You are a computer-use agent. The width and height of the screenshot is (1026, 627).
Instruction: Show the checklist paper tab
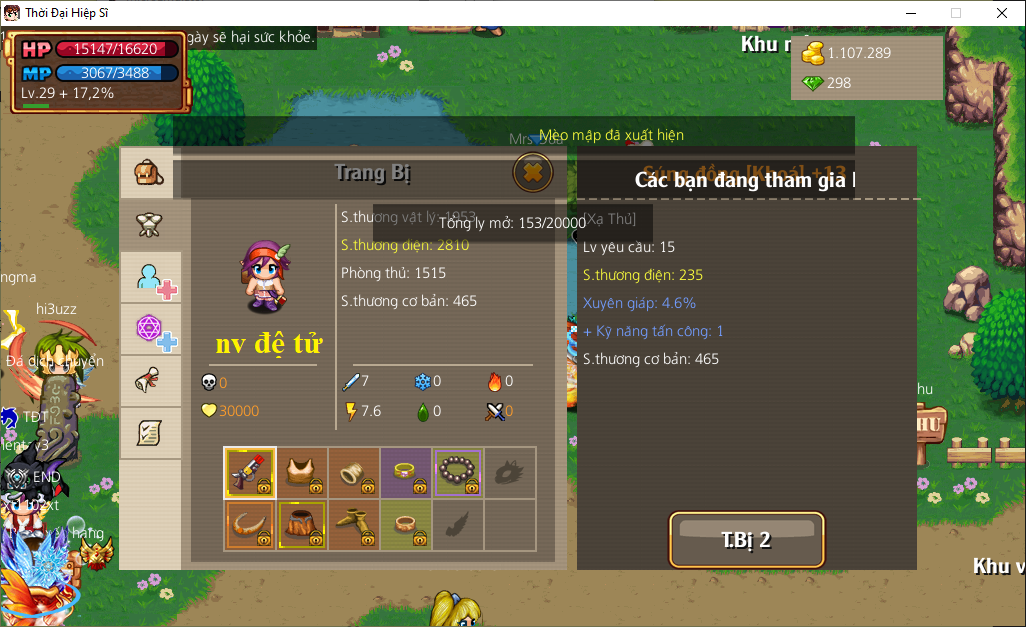149,433
